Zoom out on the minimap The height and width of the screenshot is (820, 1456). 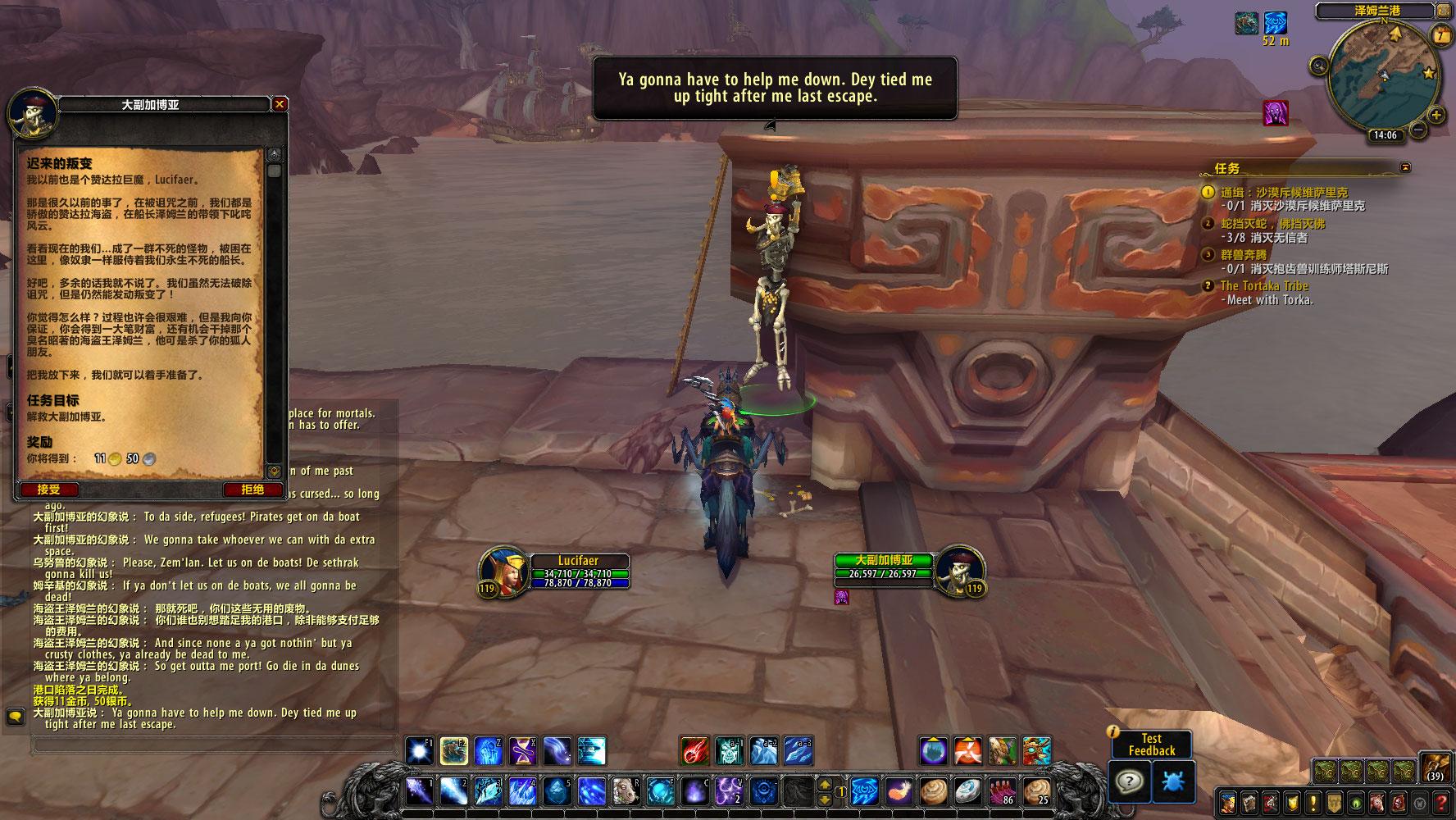click(x=1417, y=131)
